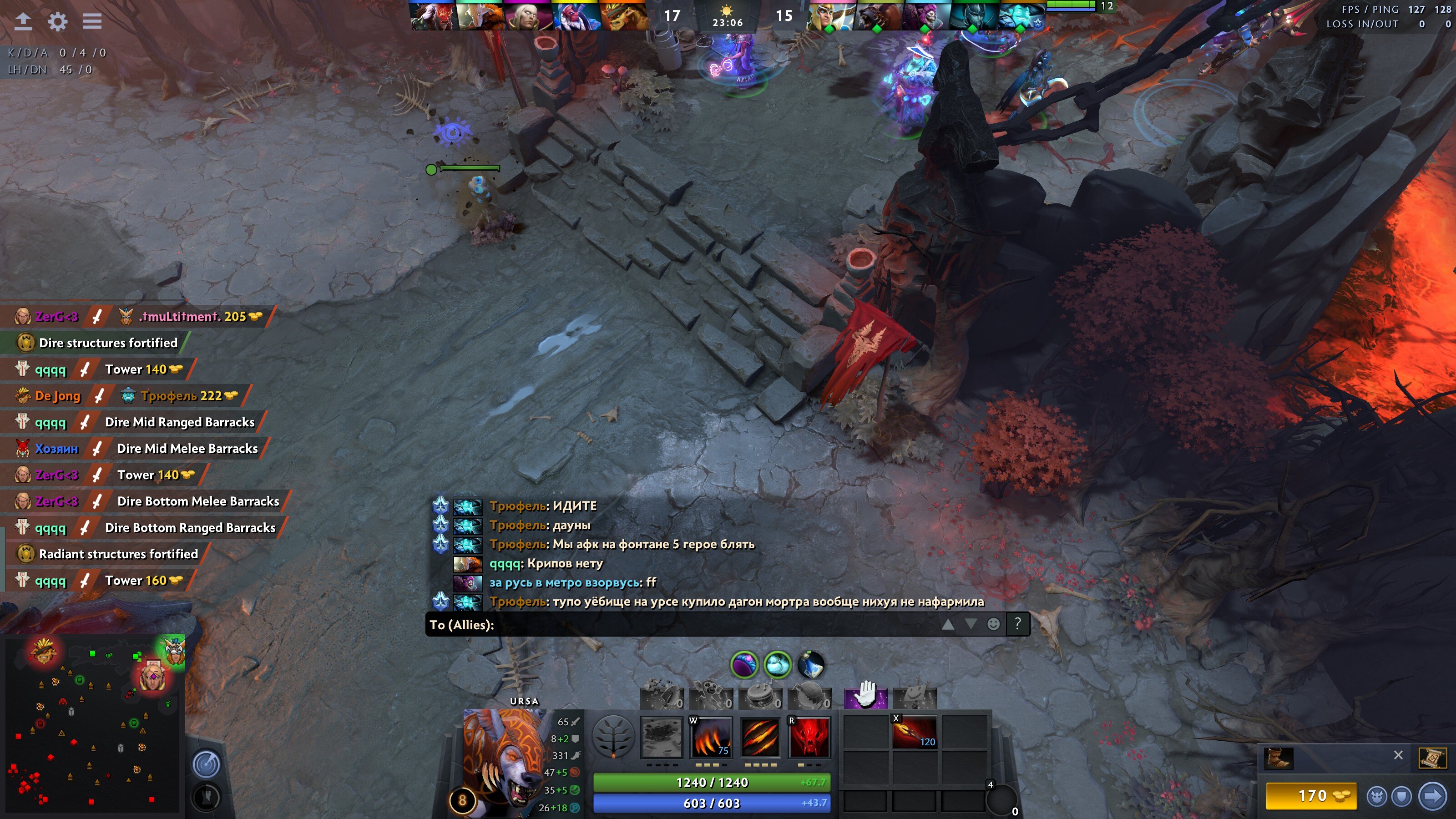The image size is (1456, 819).
Task: Purchase the Town Portal Scroll
Action: tap(1432, 758)
